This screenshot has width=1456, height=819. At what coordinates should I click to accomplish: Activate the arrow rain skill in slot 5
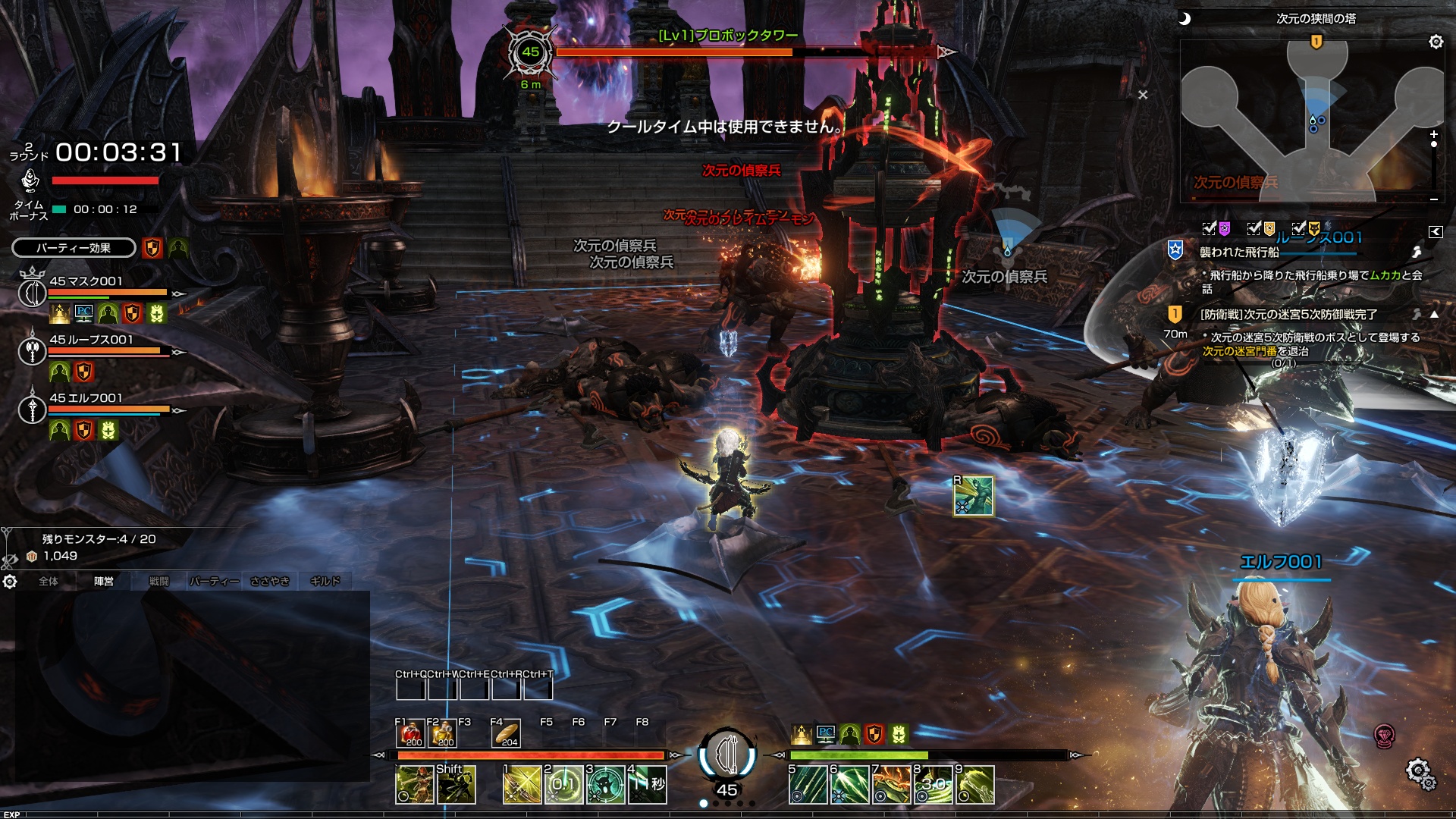(808, 785)
